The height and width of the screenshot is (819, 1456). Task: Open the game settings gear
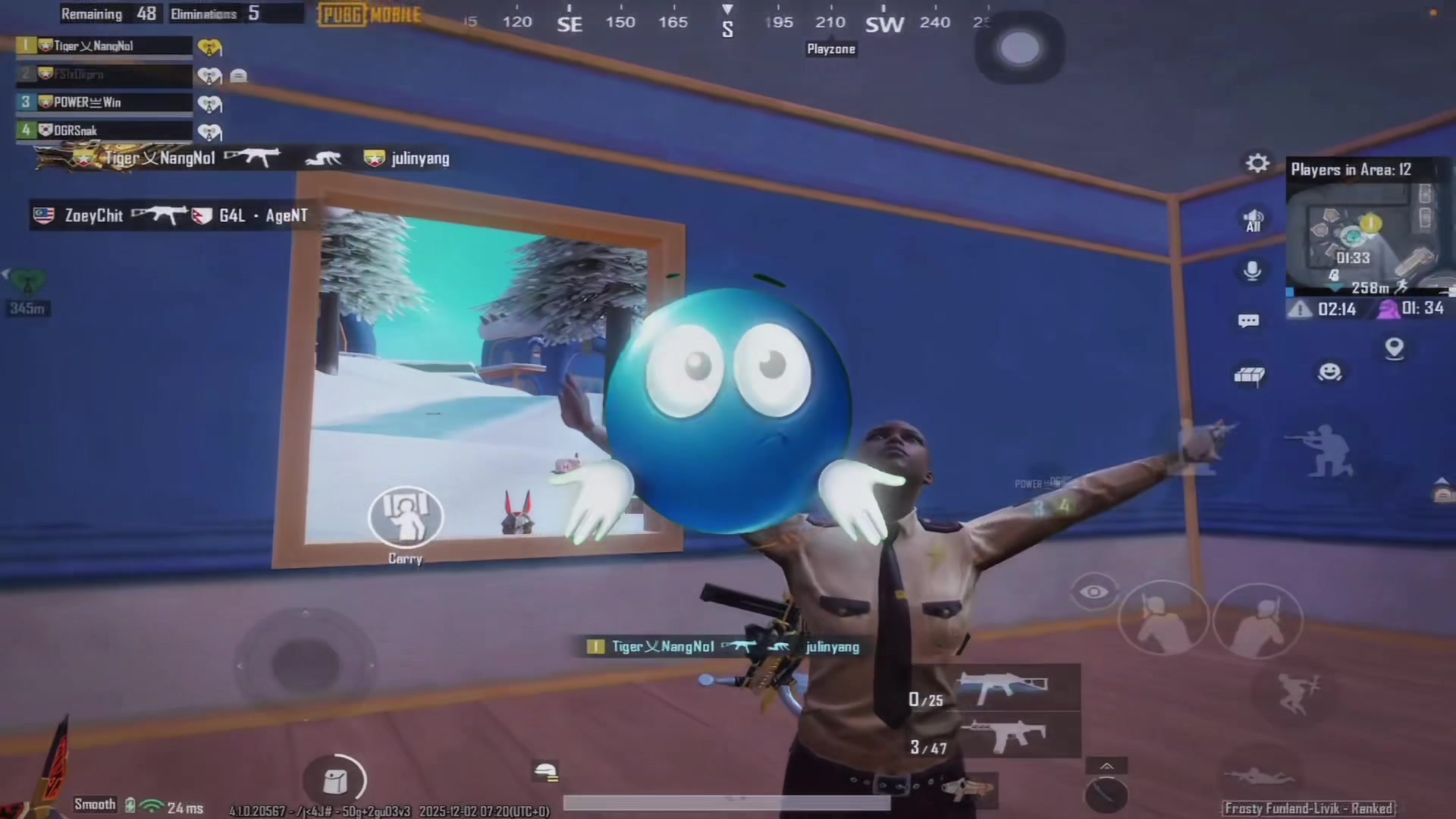point(1257,162)
